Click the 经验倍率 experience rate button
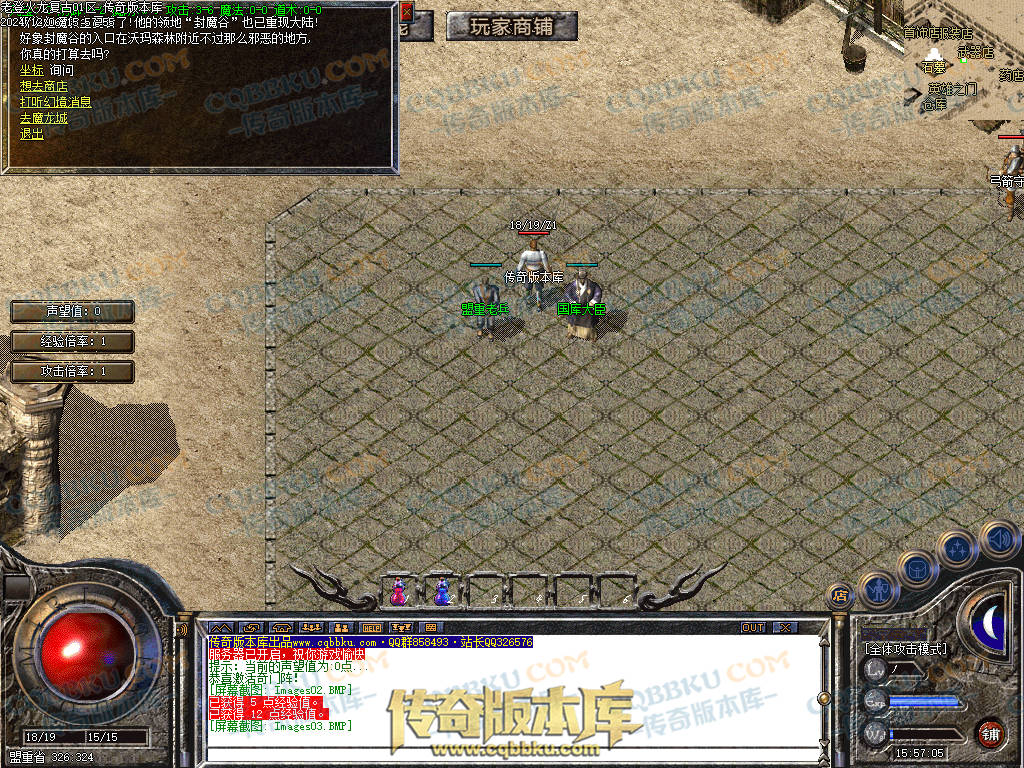The image size is (1024, 768). [x=72, y=341]
